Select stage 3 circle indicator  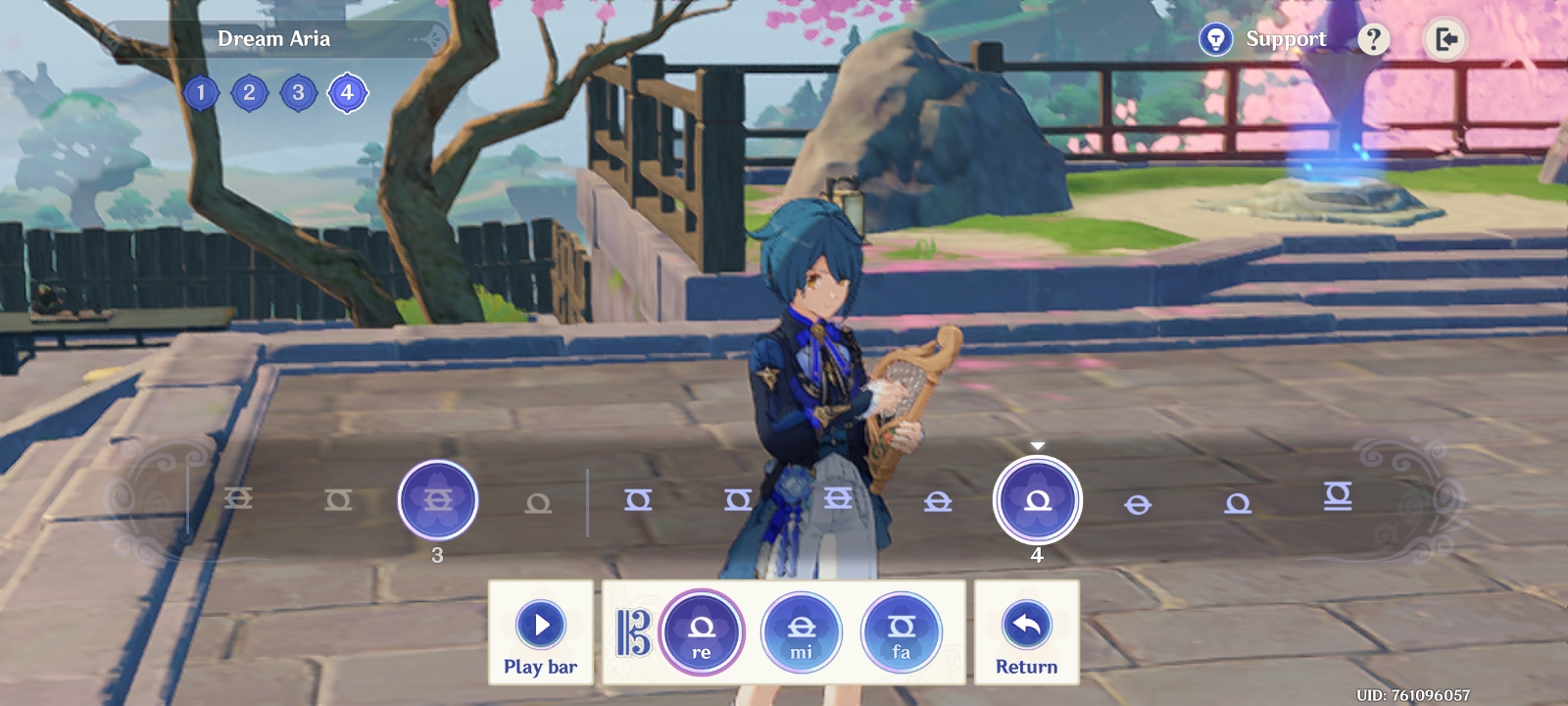point(298,92)
